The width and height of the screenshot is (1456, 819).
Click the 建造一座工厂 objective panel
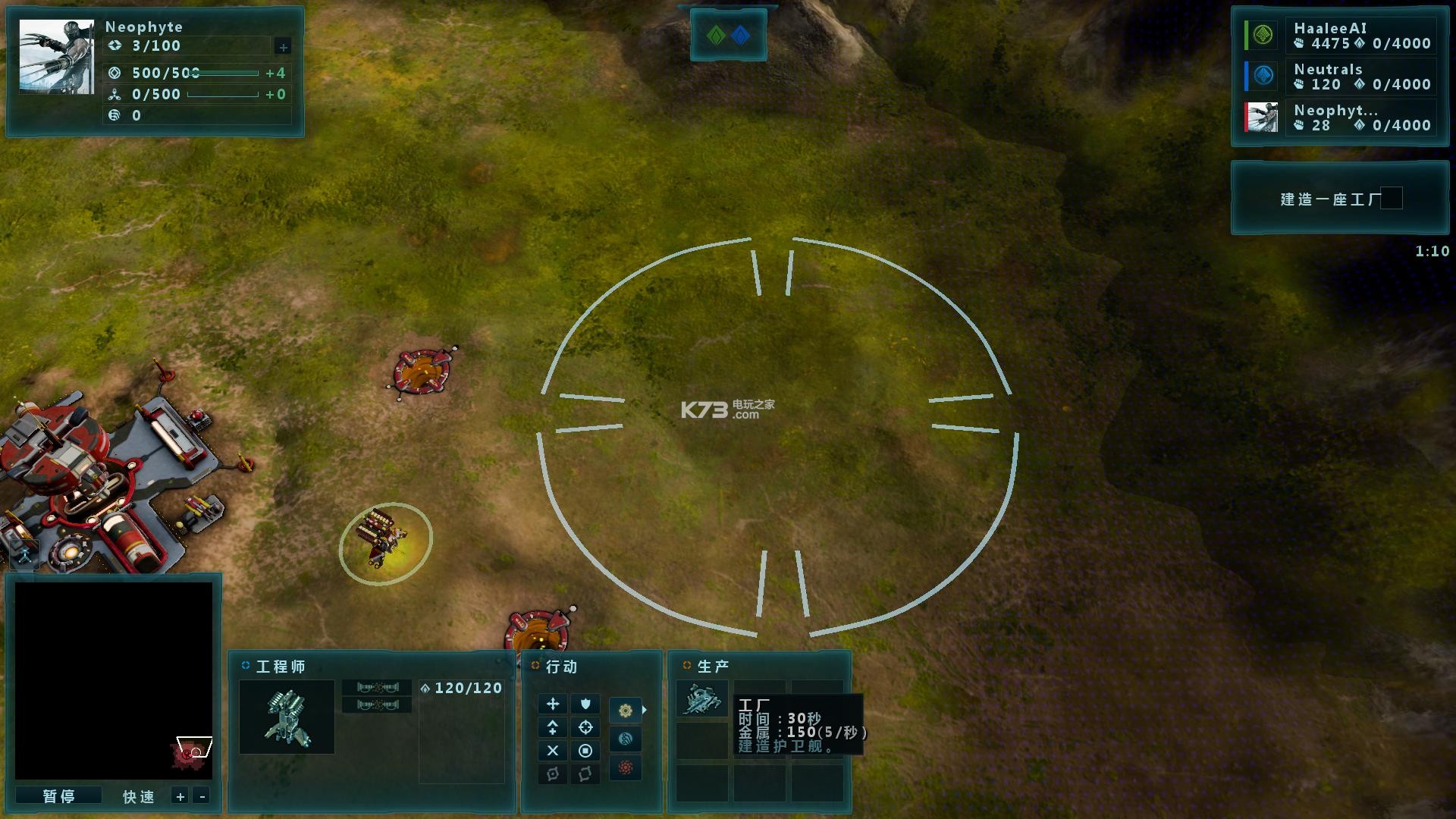click(1339, 199)
